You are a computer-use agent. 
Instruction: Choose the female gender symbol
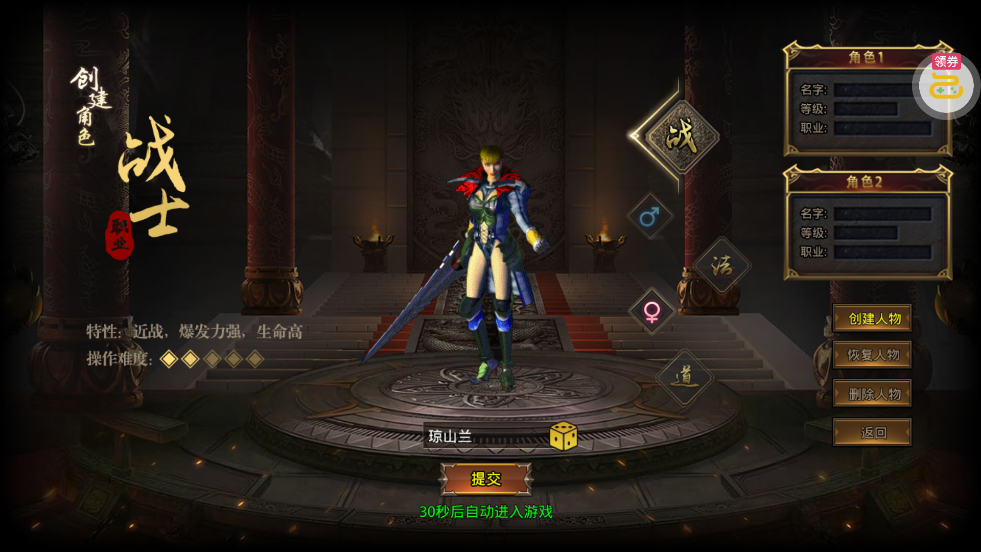point(651,311)
